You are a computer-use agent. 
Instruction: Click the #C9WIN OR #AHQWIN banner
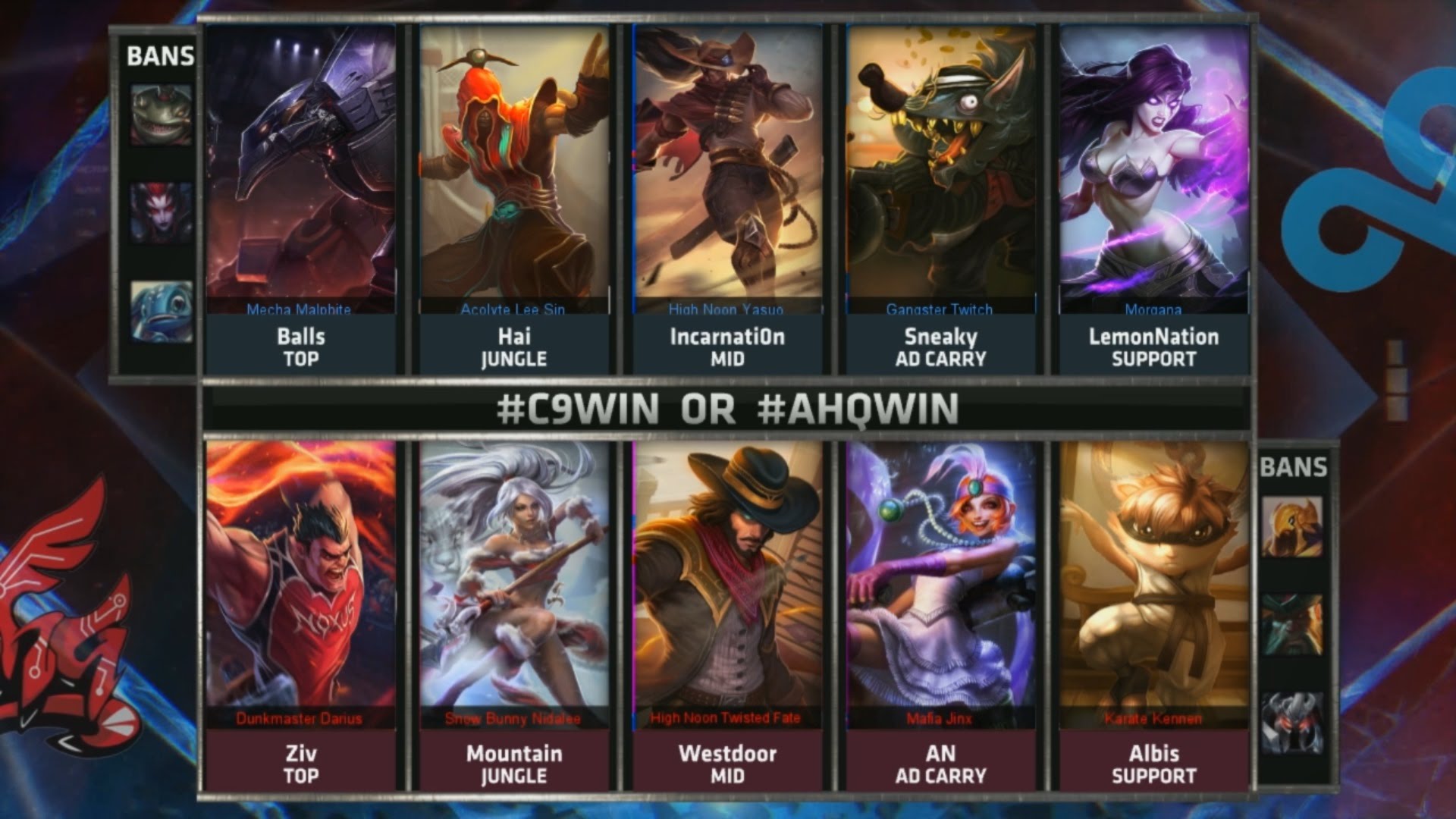(x=728, y=407)
